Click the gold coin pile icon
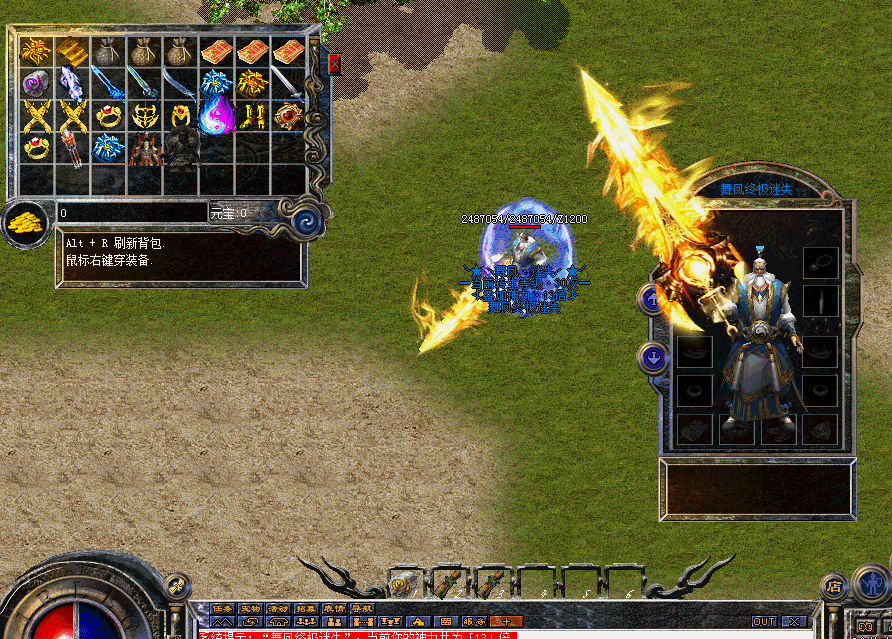 point(26,224)
